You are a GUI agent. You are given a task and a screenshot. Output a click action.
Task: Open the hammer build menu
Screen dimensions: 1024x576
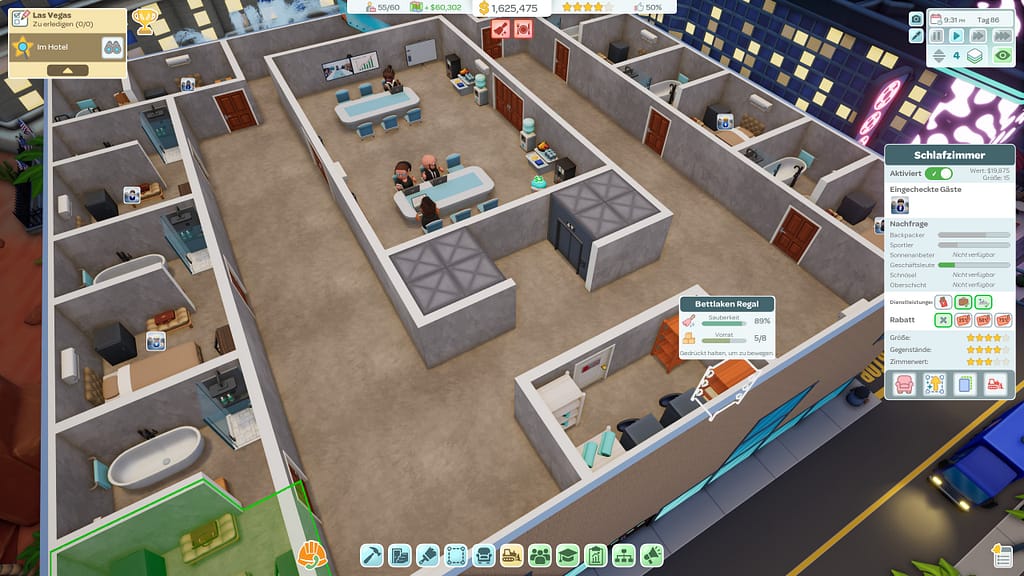click(372, 555)
